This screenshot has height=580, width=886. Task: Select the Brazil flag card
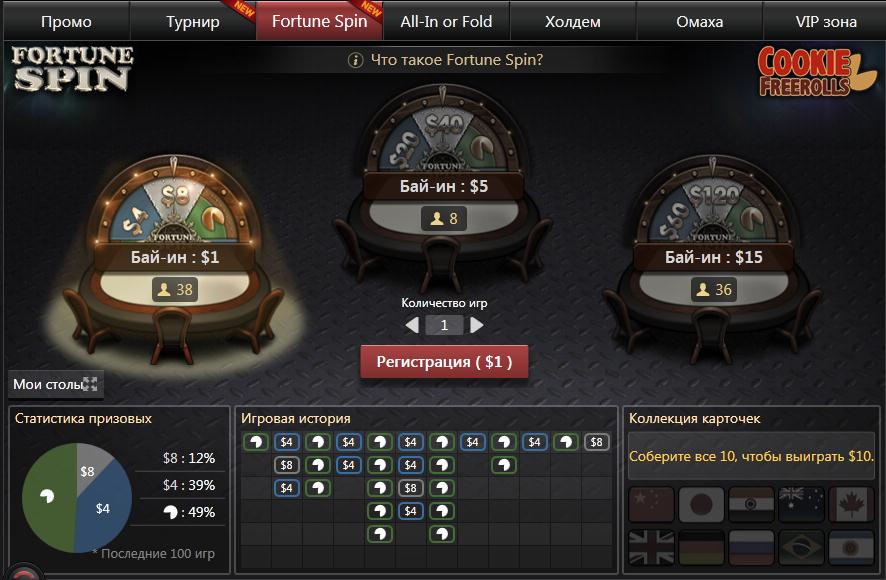tap(801, 548)
